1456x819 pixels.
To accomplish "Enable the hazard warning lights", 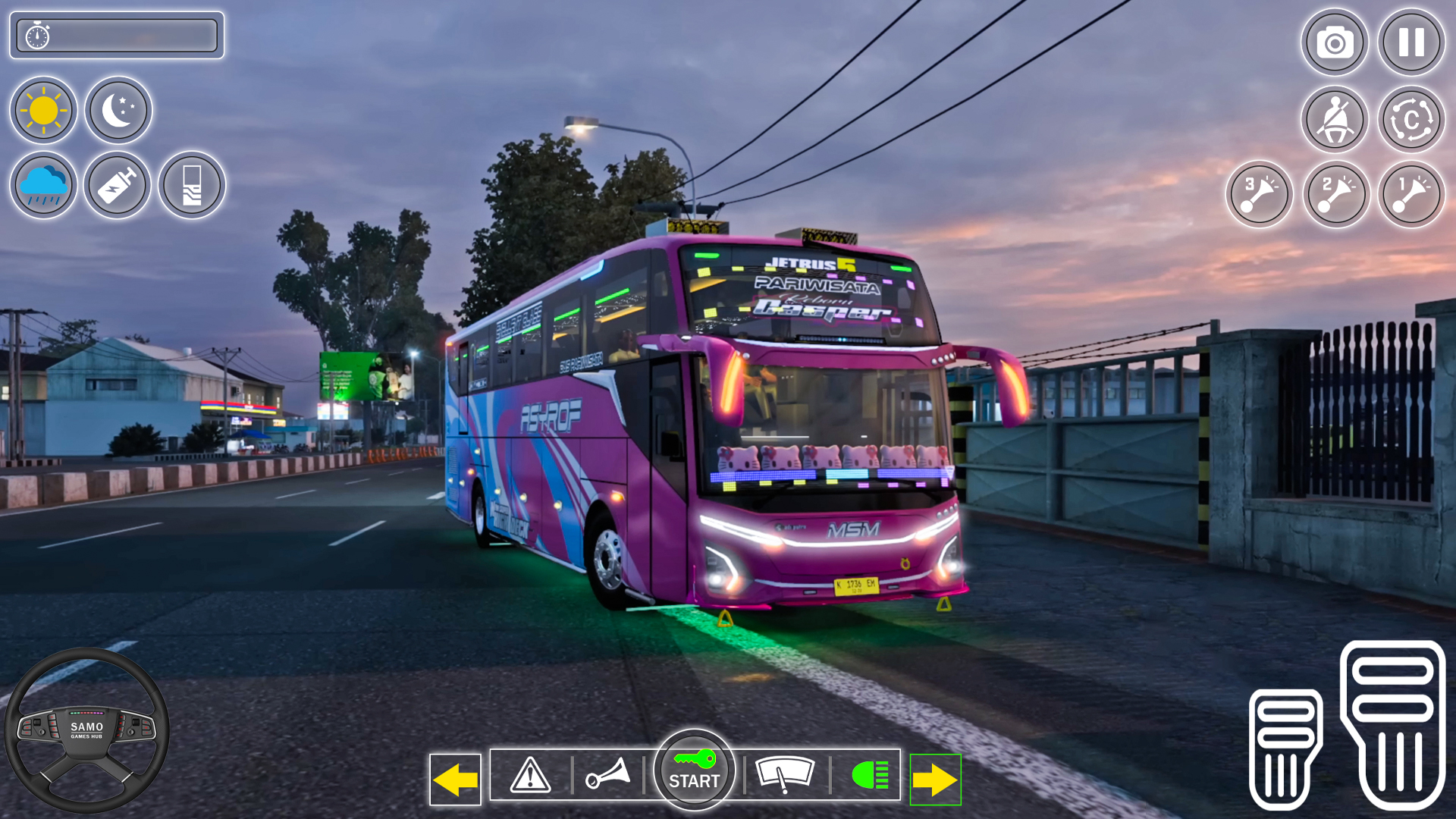I will [527, 775].
